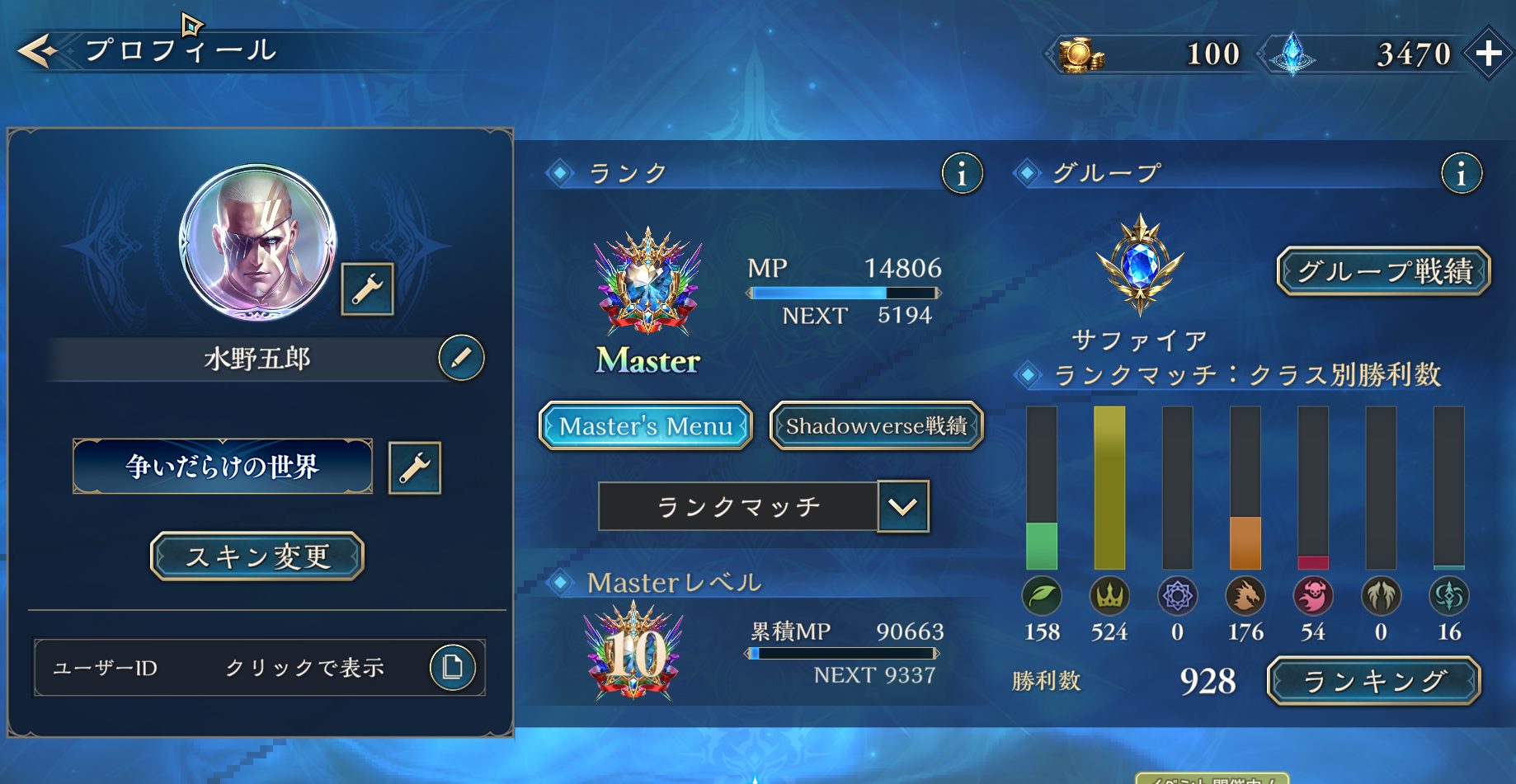Show the ランク info tooltip
The height and width of the screenshot is (784, 1516).
click(x=962, y=174)
